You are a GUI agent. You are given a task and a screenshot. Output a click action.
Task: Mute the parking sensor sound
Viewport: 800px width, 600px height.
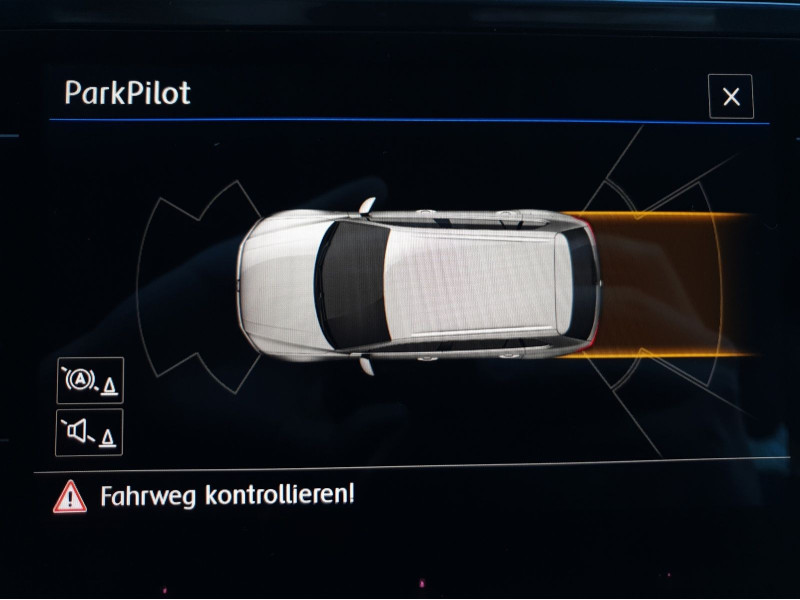[90, 432]
